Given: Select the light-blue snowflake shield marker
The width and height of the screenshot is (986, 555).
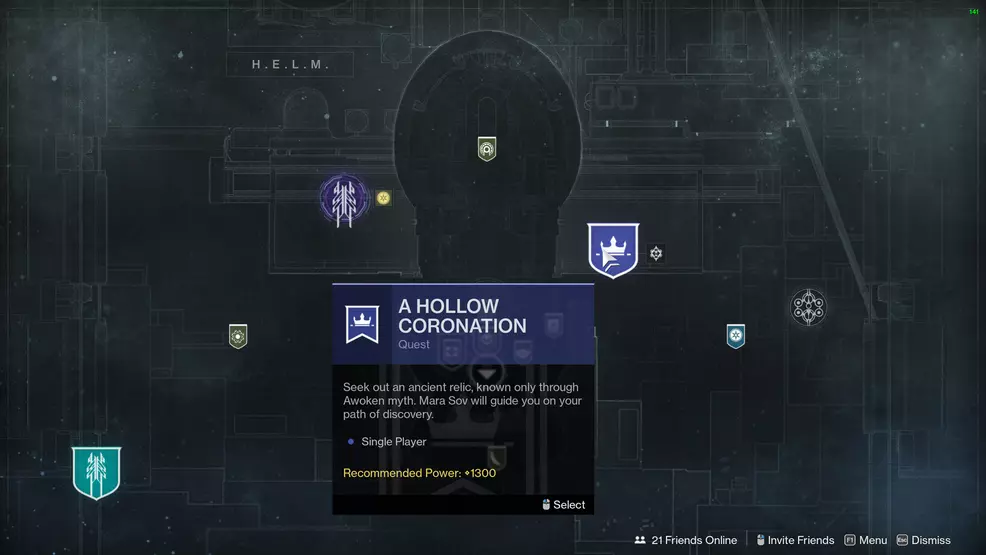Looking at the screenshot, I should coord(736,336).
